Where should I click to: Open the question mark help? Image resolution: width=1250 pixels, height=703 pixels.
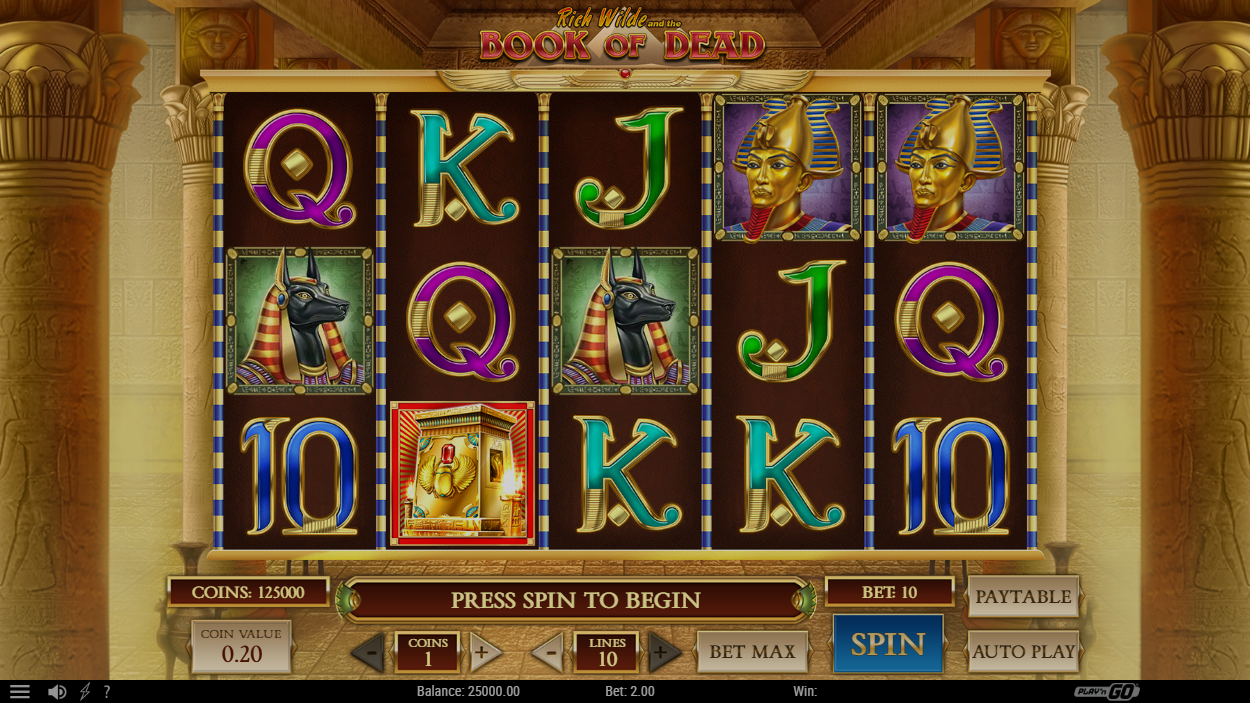[x=107, y=692]
